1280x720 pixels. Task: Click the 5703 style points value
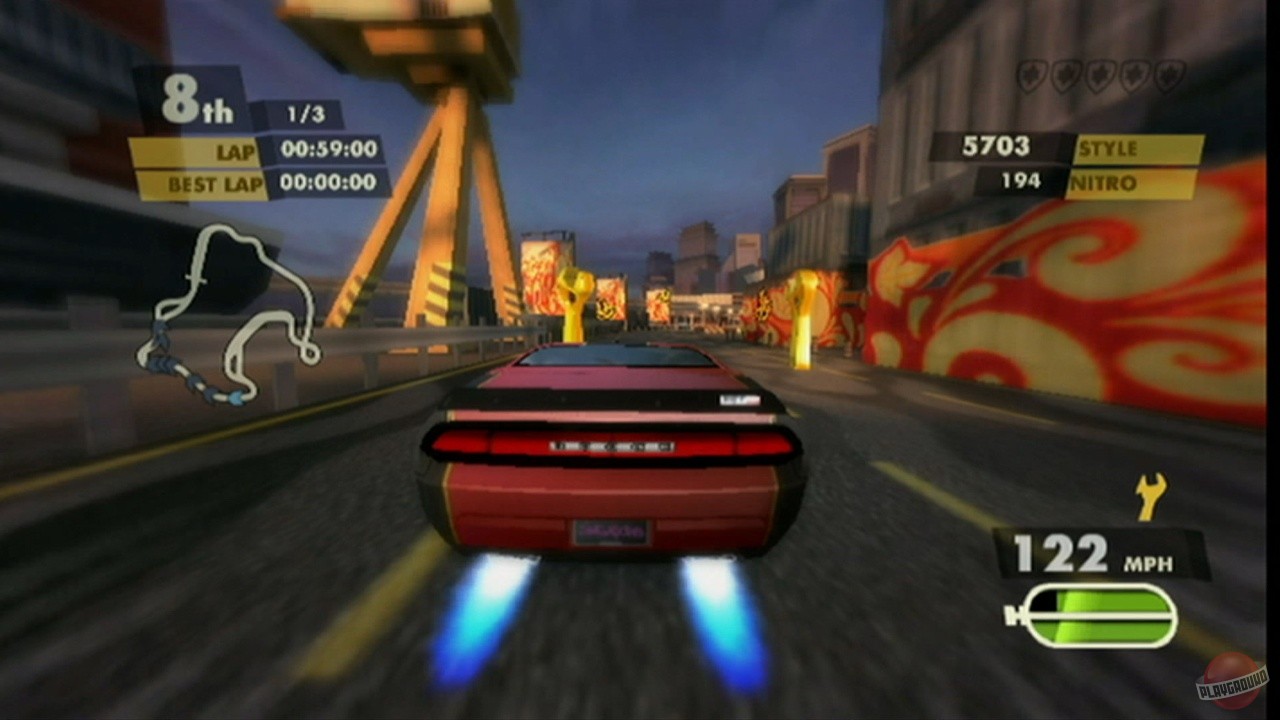[x=996, y=146]
